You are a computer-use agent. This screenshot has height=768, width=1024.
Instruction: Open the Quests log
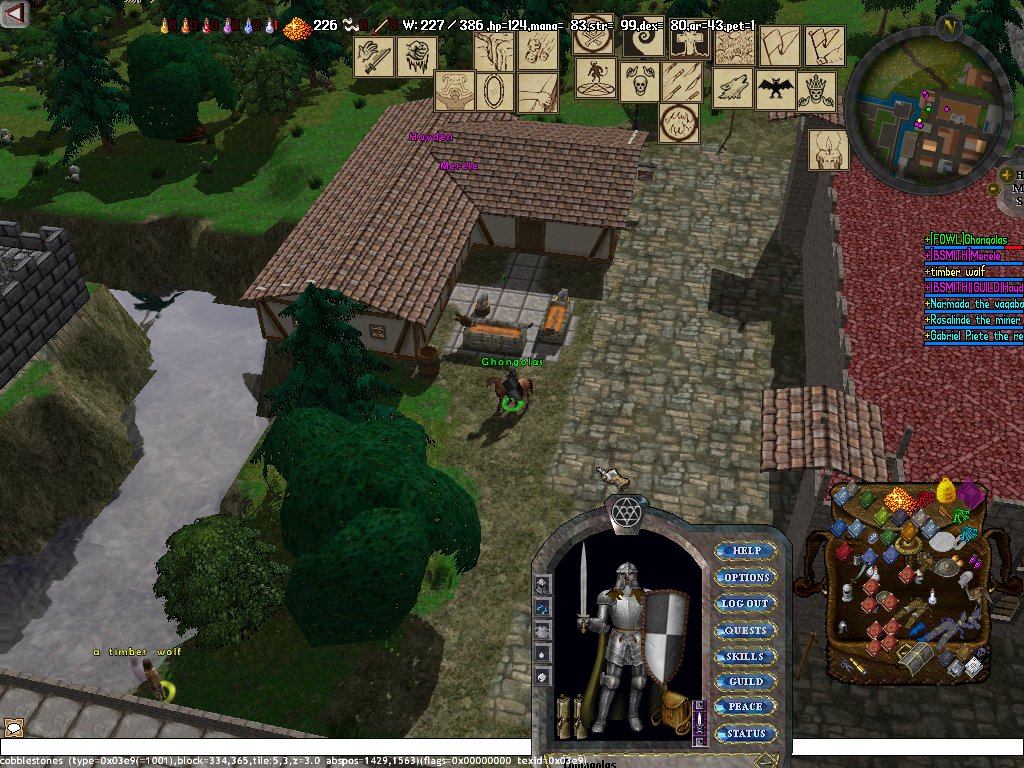[746, 631]
